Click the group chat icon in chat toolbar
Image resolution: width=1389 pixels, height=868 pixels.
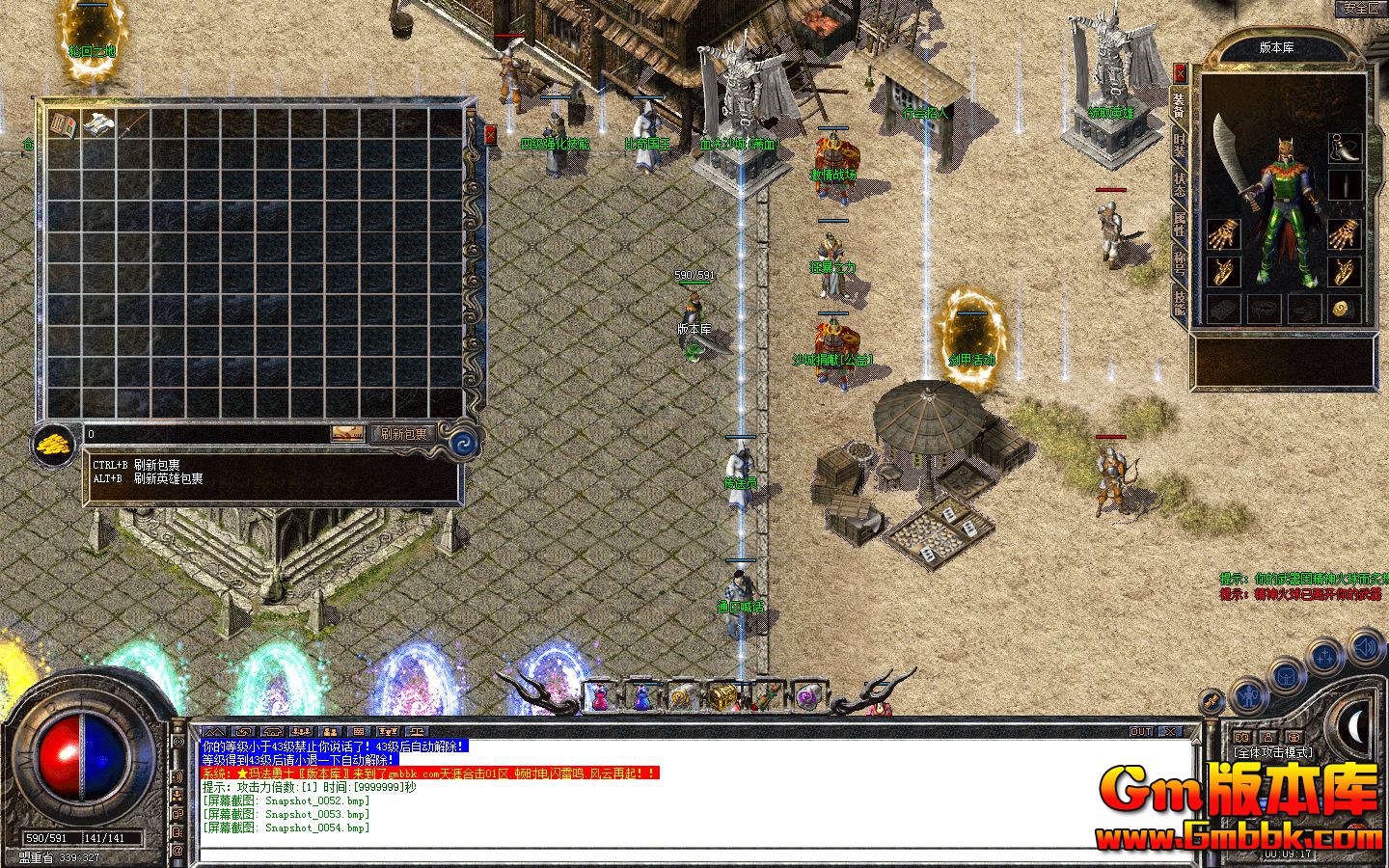pyautogui.click(x=301, y=732)
